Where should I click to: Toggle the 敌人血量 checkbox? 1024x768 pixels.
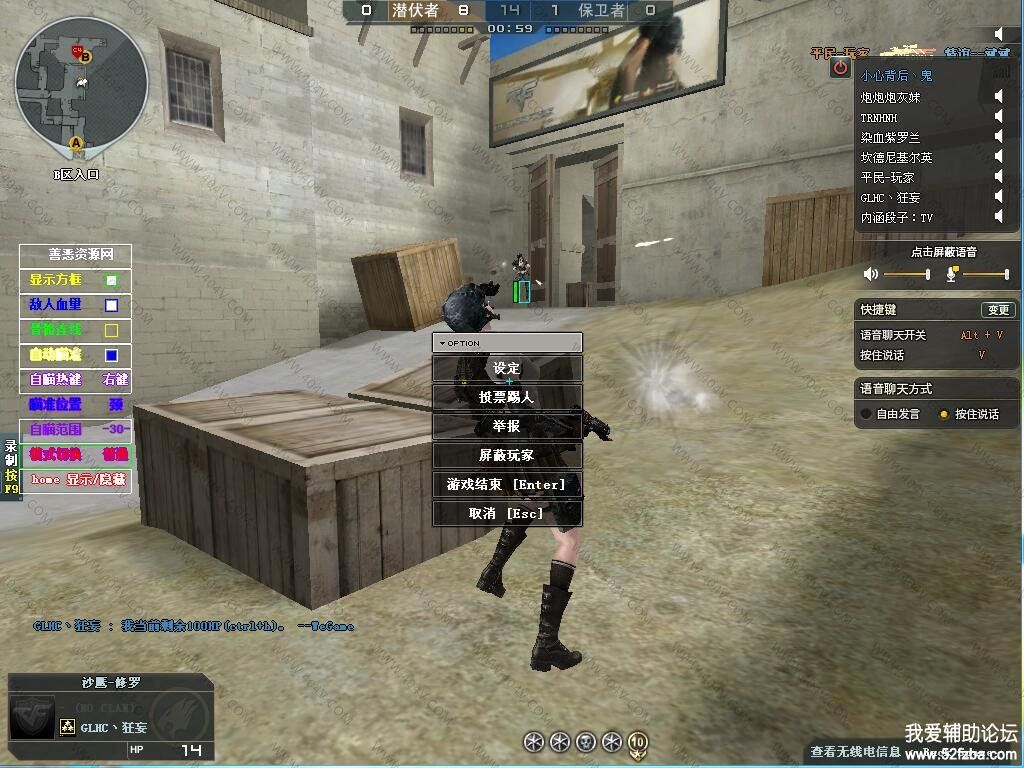(x=112, y=305)
